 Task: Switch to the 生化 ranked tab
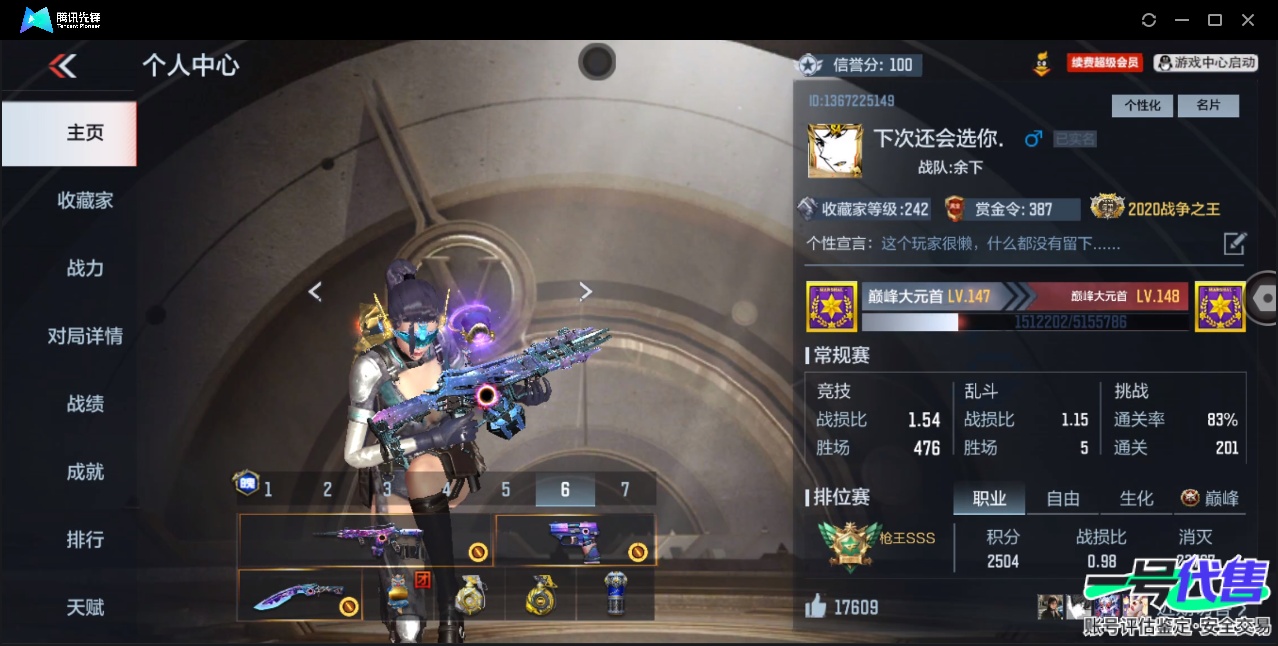[x=1136, y=498]
